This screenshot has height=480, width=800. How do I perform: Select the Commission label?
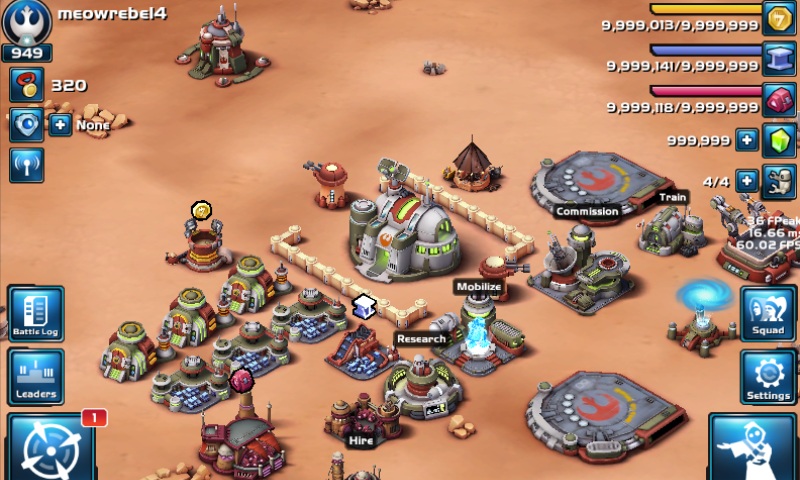(x=587, y=211)
